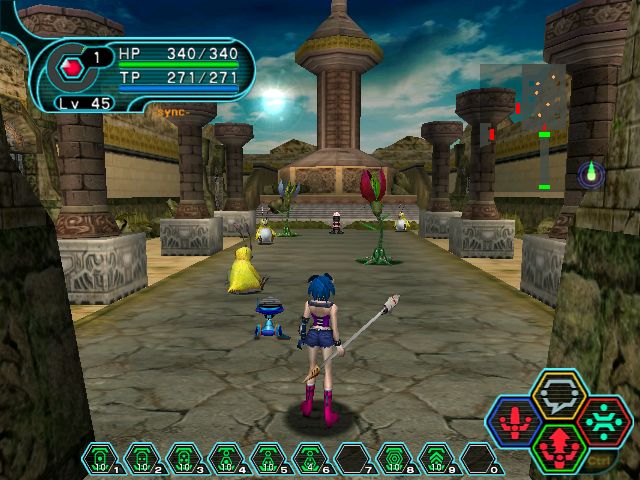
Task: Open the speech bubble action in yellow hexagon
Action: point(559,395)
